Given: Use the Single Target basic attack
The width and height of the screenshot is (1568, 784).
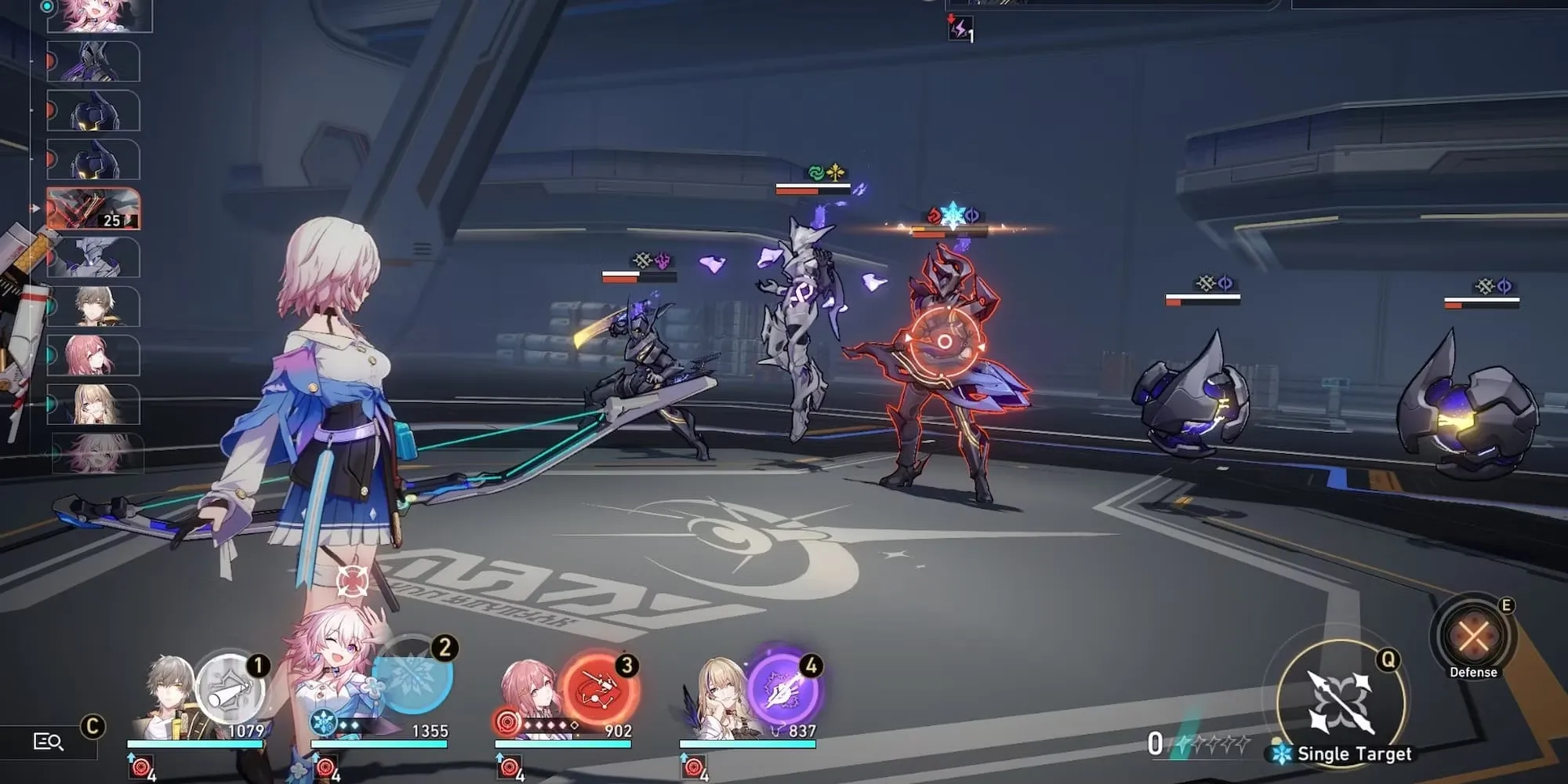Looking at the screenshot, I should click(1340, 700).
